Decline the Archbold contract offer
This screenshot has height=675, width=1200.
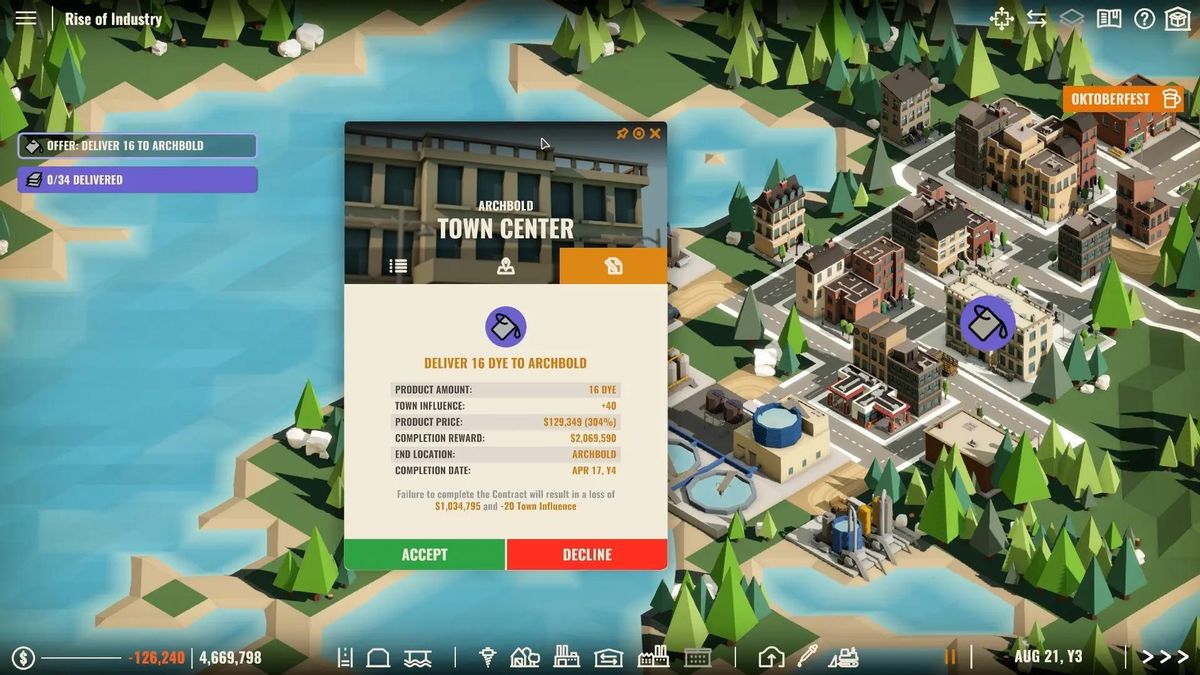pos(587,555)
